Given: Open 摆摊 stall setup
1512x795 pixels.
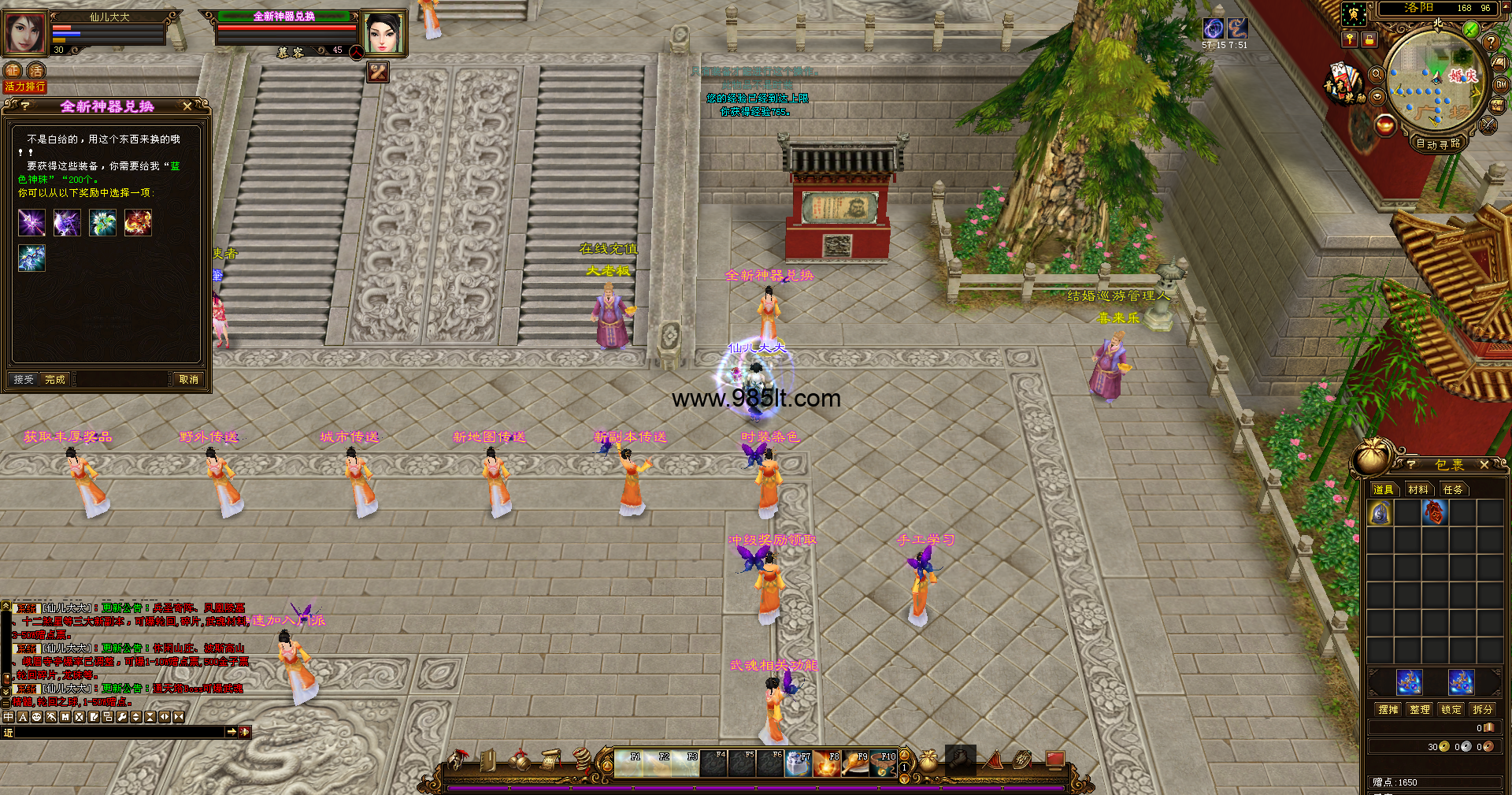Looking at the screenshot, I should (1388, 709).
